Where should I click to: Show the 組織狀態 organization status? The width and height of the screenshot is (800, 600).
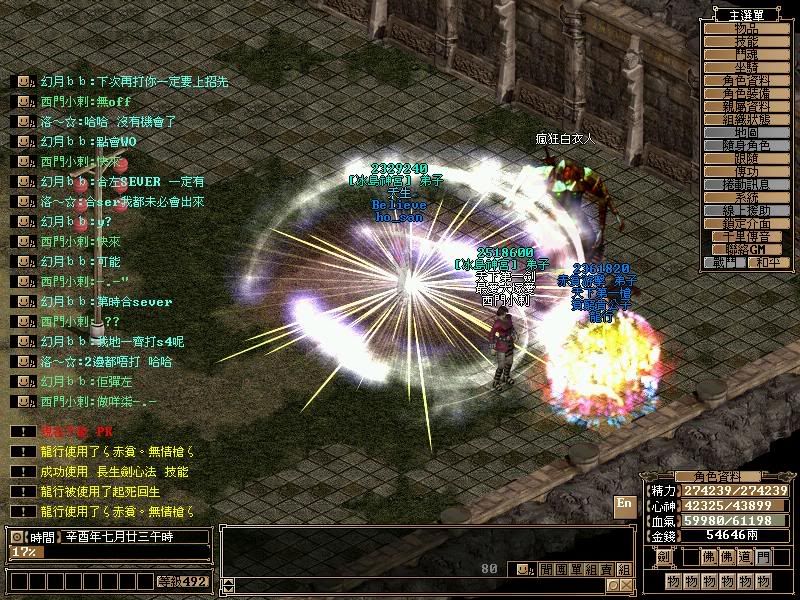(x=746, y=119)
